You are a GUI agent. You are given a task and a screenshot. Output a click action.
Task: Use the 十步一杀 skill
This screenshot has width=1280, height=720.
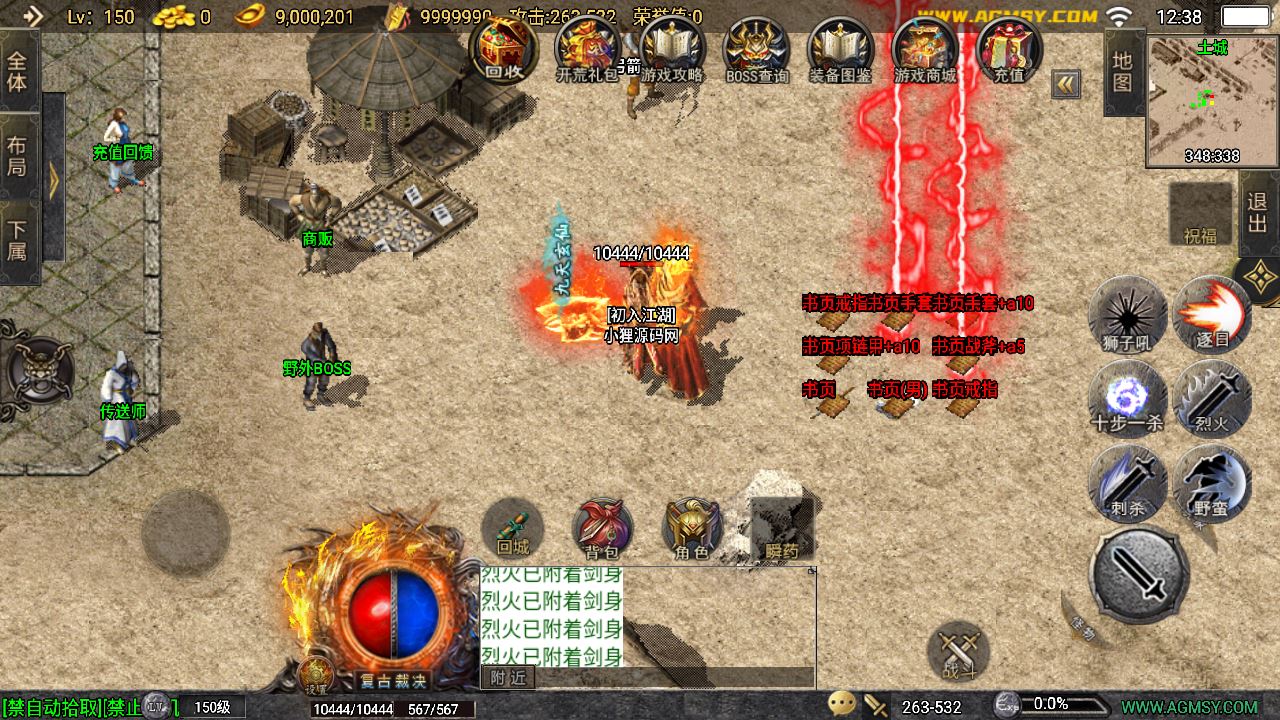click(x=1128, y=398)
